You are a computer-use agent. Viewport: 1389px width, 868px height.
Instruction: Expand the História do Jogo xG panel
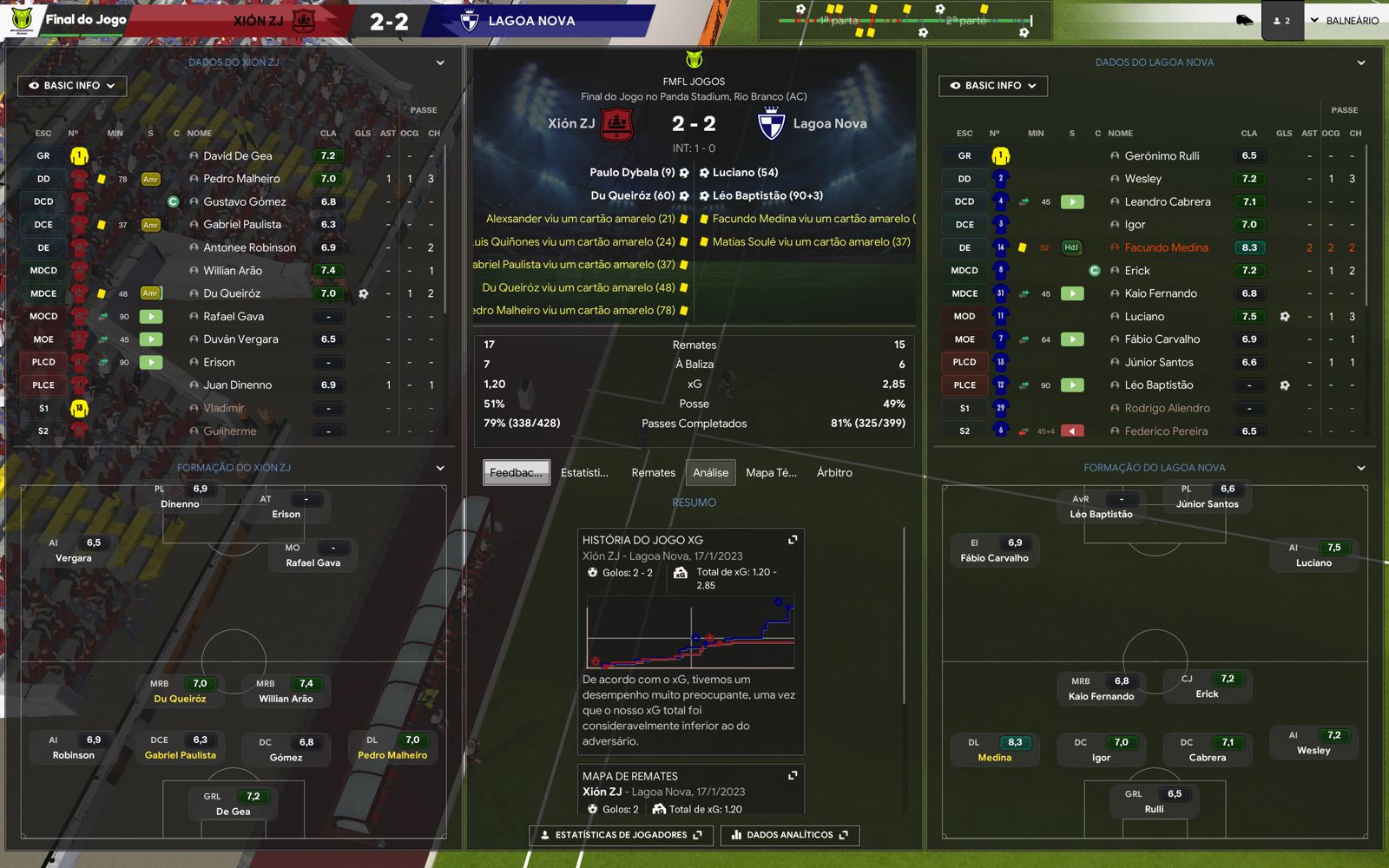click(793, 540)
